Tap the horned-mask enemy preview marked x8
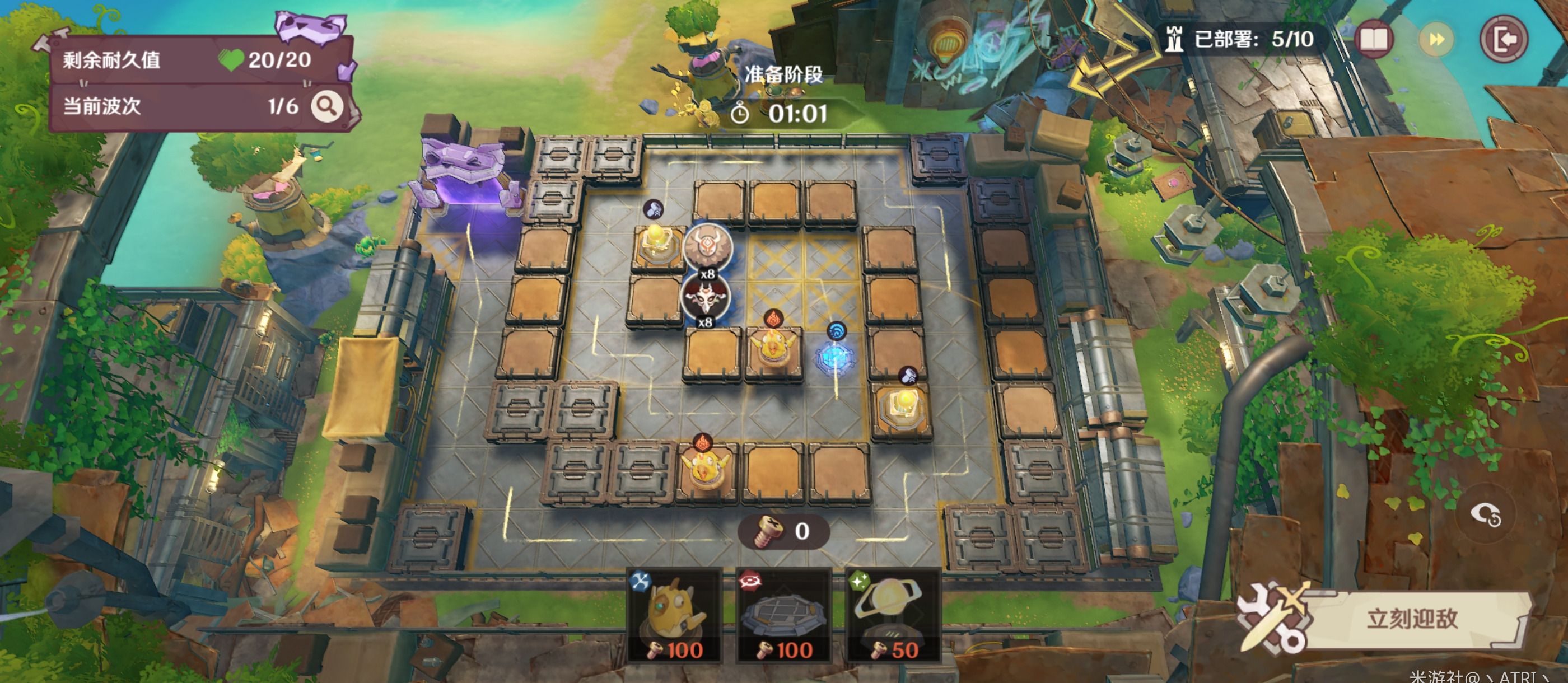The width and height of the screenshot is (1568, 683). 706,246
